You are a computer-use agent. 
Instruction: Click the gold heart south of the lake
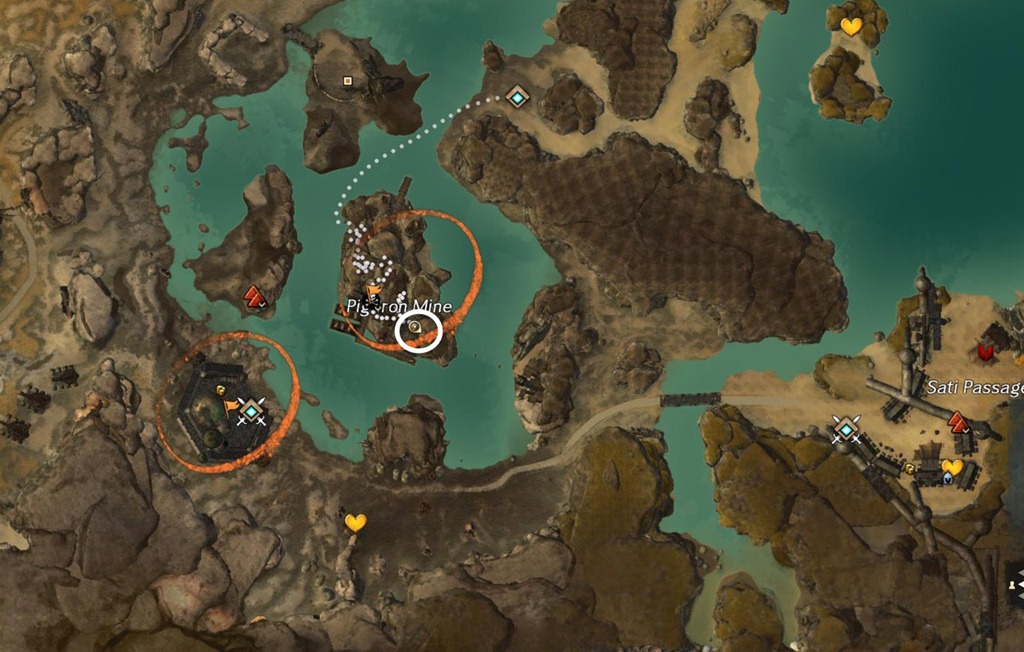355,522
